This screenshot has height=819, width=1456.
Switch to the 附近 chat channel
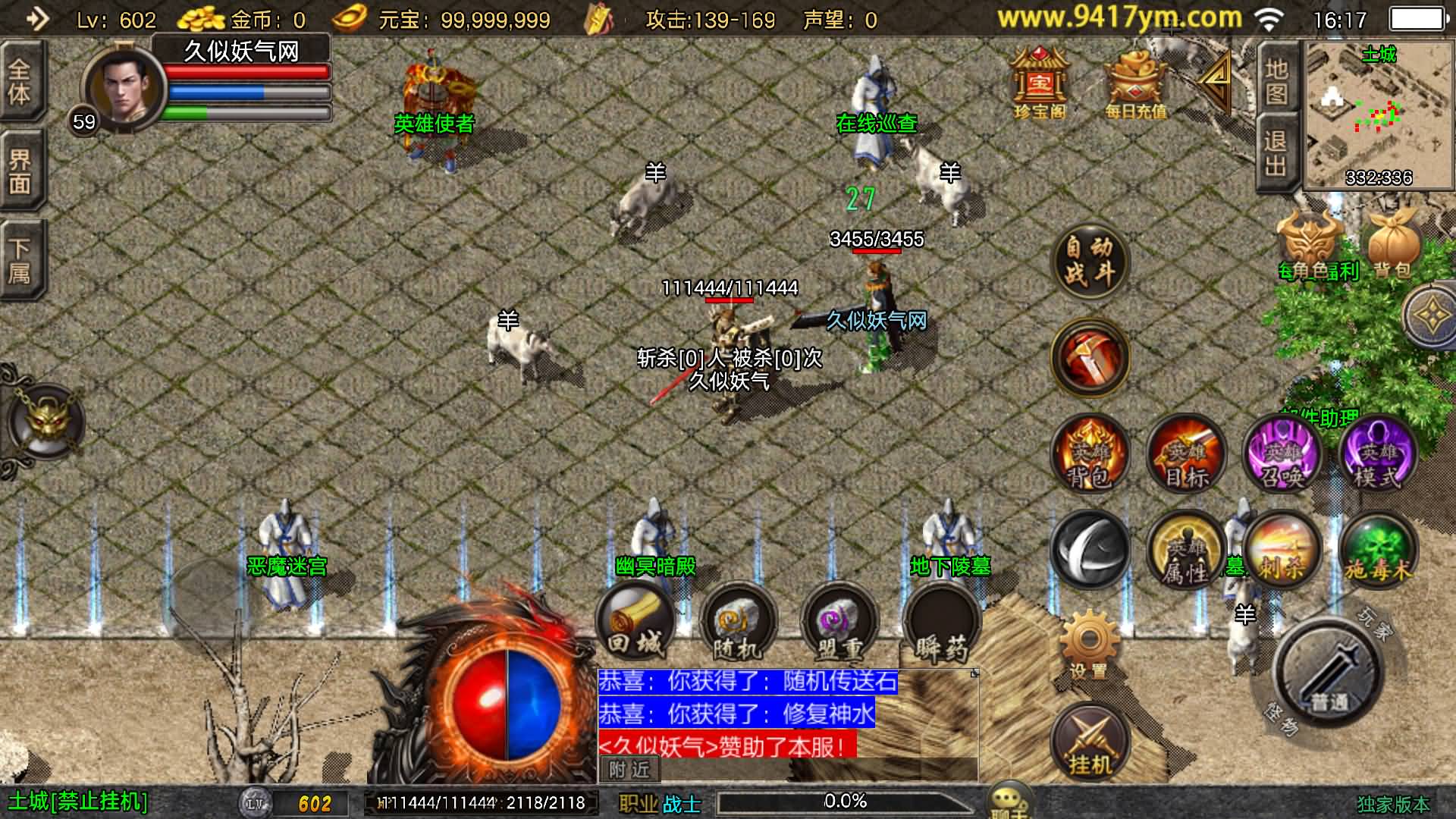629,770
